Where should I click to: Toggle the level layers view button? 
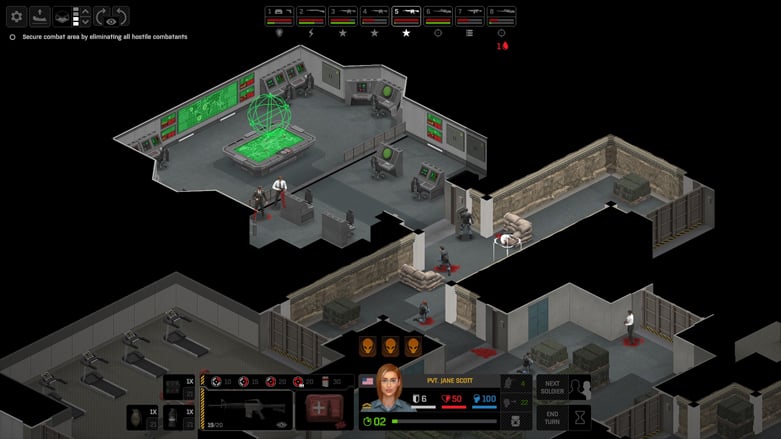click(63, 16)
